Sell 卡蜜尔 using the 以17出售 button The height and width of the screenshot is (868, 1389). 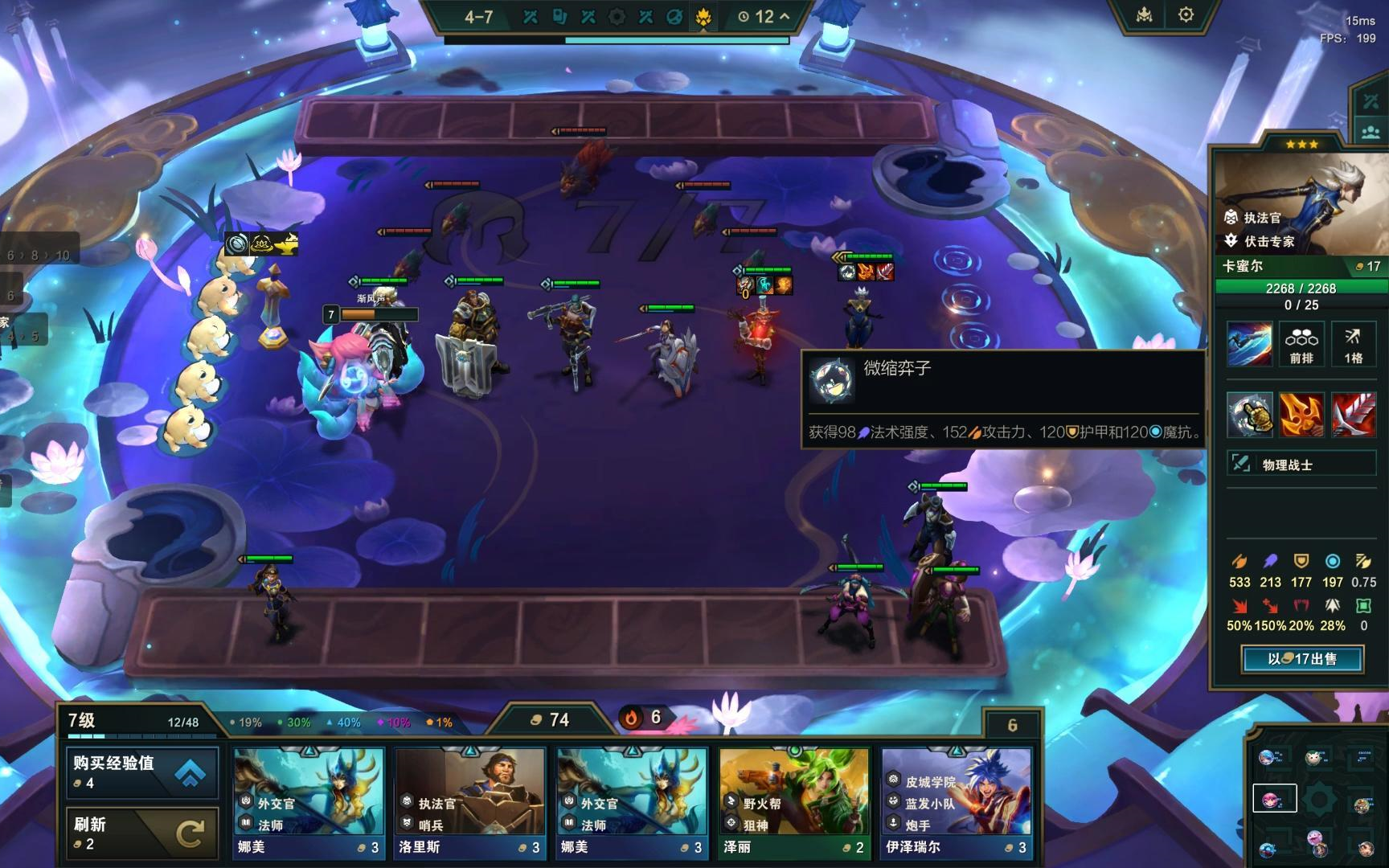coord(1302,659)
